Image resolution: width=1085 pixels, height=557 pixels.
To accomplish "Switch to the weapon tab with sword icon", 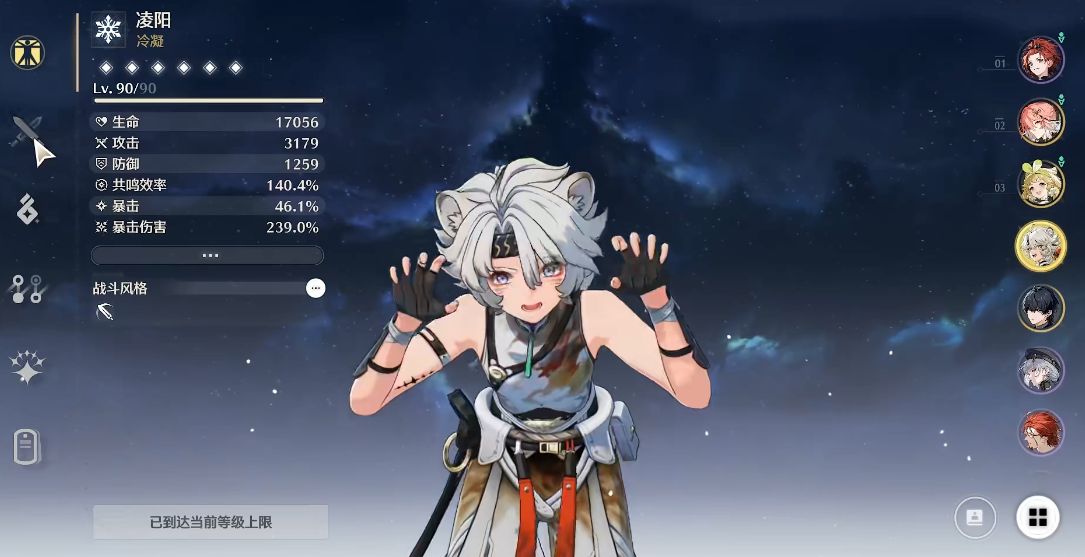I will click(x=28, y=131).
